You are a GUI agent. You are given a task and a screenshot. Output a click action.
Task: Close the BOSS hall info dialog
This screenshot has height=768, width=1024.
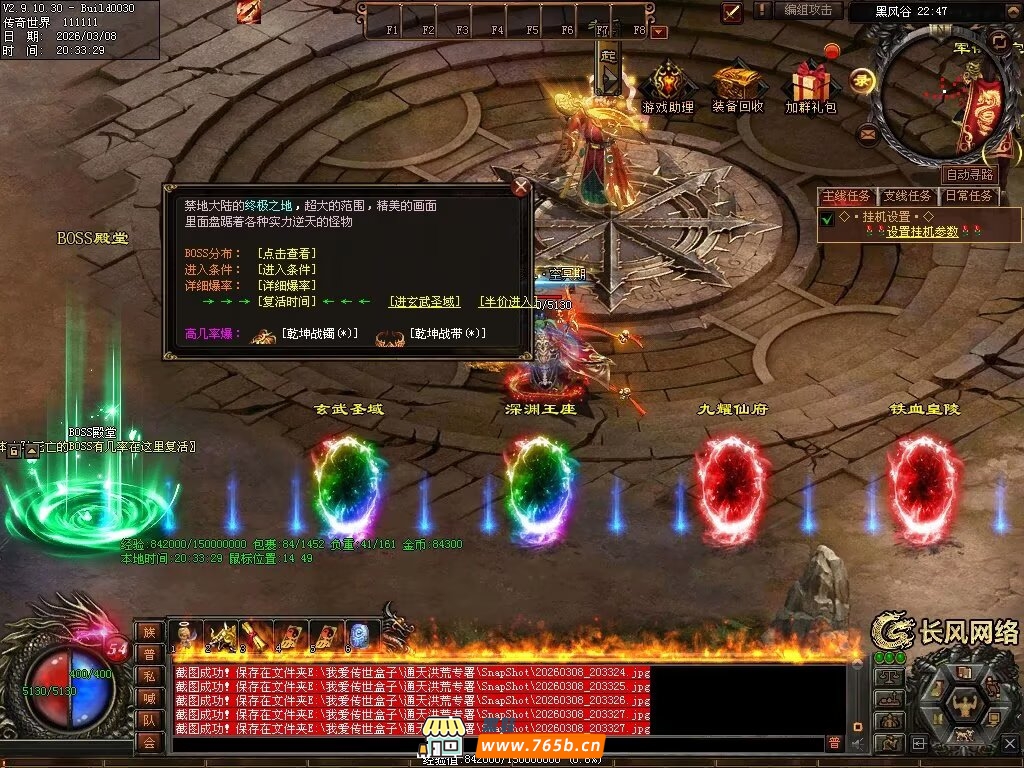(520, 186)
